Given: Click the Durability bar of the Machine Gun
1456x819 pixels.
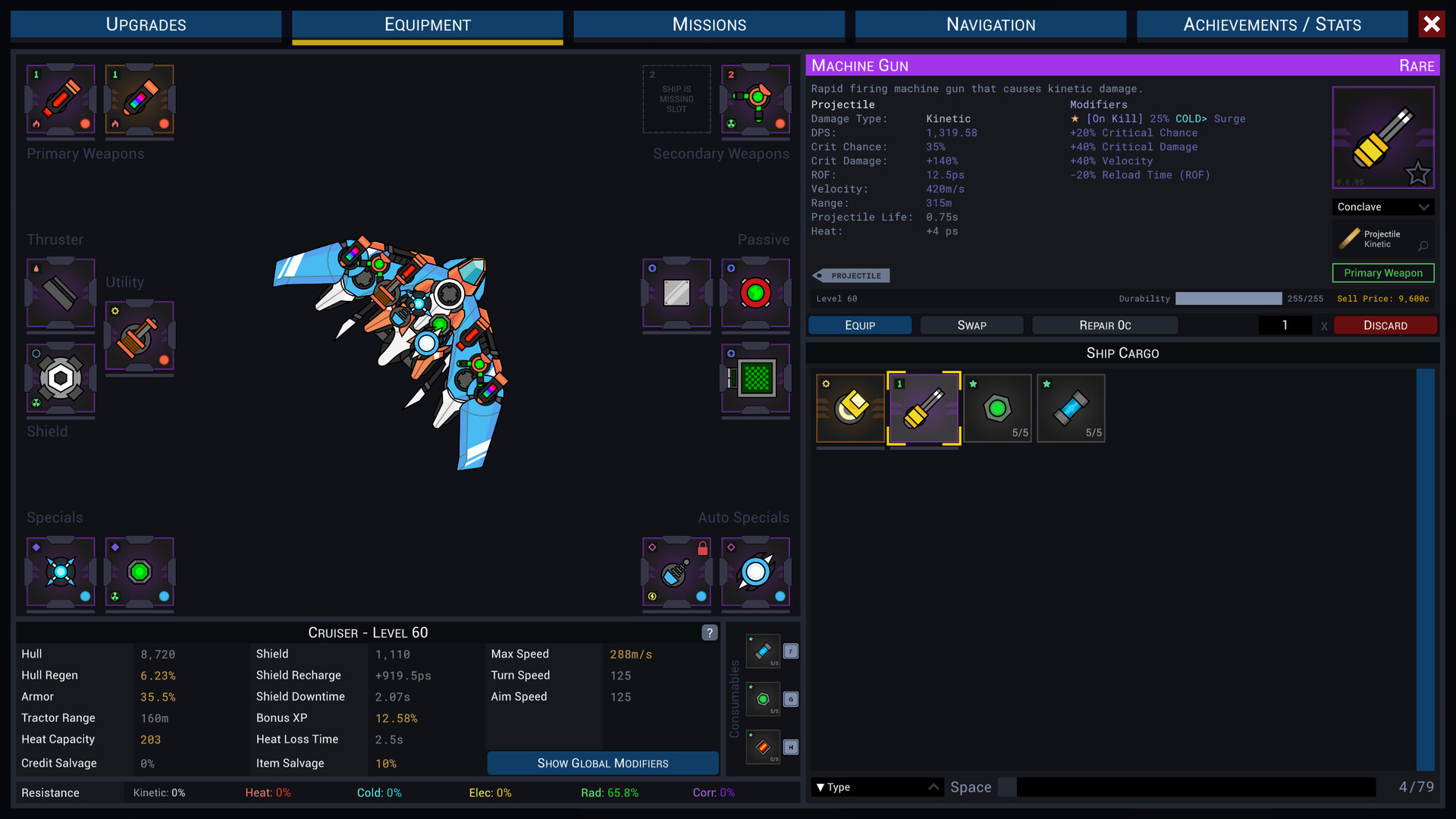Looking at the screenshot, I should tap(1228, 299).
